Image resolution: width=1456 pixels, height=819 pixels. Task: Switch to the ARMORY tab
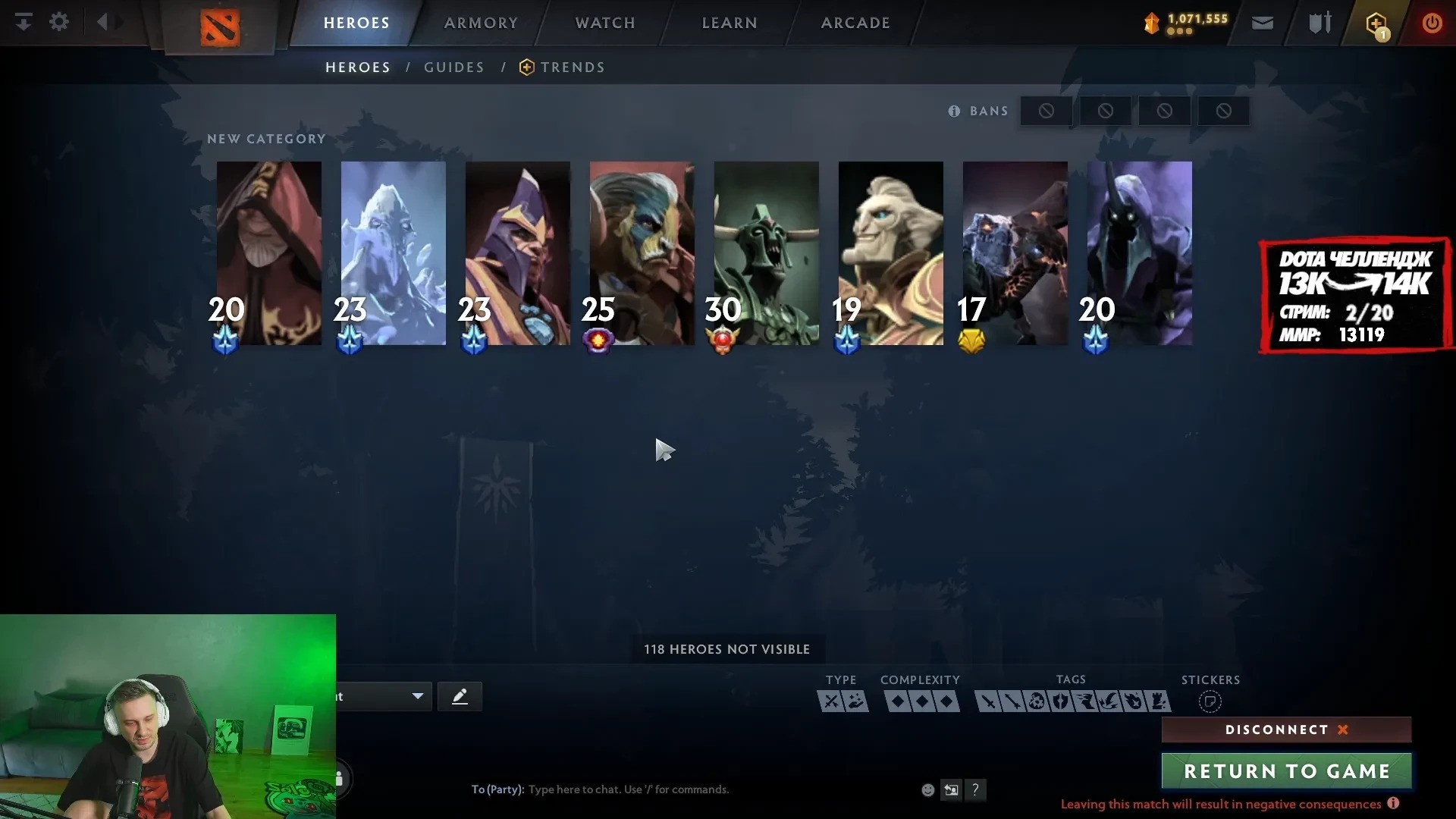pos(480,23)
